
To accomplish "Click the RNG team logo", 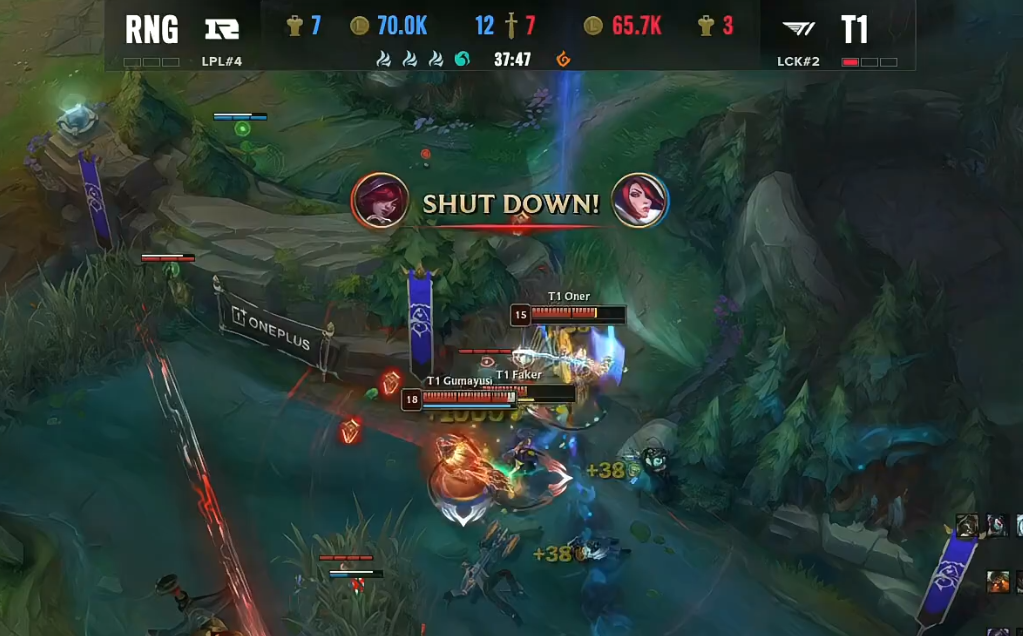I will tap(221, 29).
